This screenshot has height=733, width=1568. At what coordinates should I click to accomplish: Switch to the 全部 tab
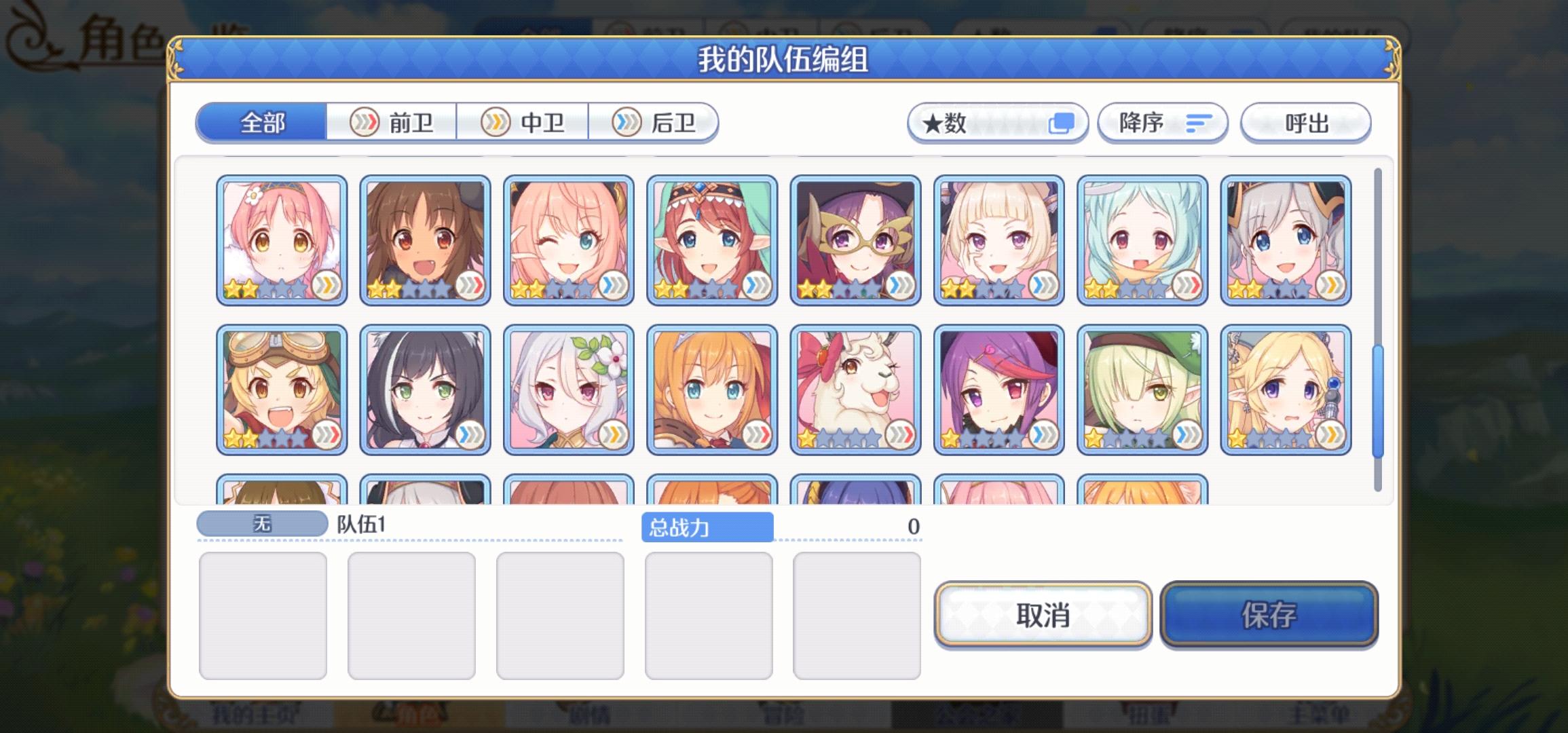pyautogui.click(x=261, y=122)
